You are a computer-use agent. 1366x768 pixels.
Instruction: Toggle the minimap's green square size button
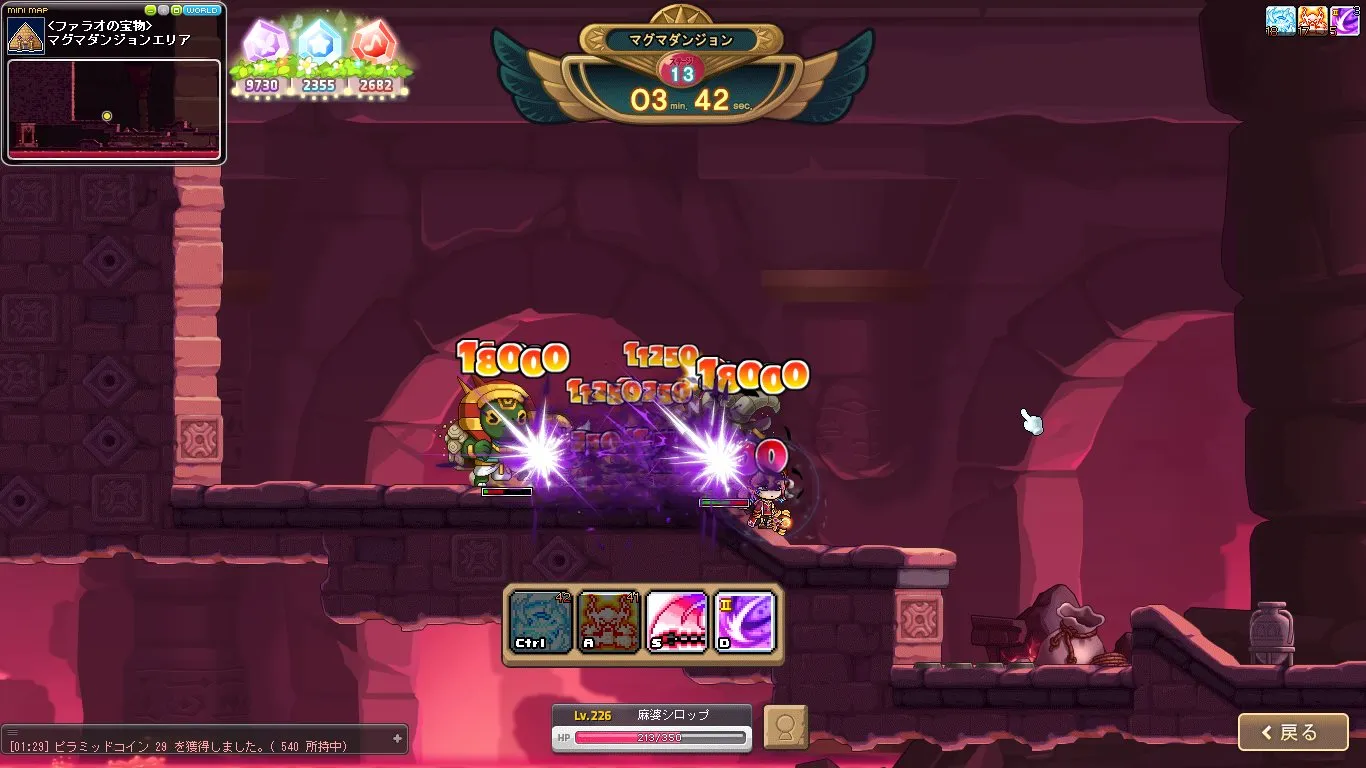click(x=176, y=10)
